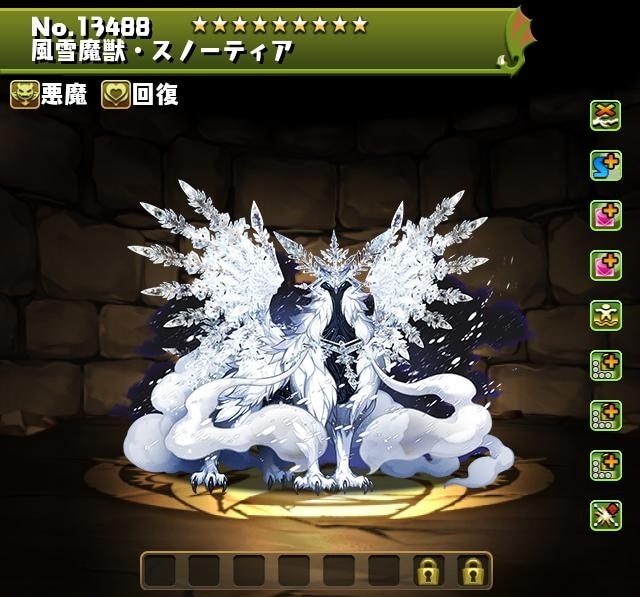The height and width of the screenshot is (597, 640).
Task: Inspect the figure-over-waves awakening icon
Action: 605,314
